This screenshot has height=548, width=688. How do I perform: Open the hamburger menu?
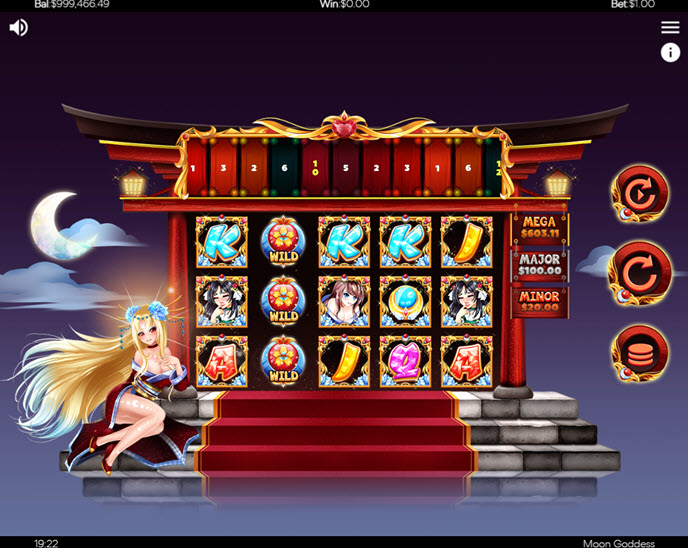click(670, 27)
